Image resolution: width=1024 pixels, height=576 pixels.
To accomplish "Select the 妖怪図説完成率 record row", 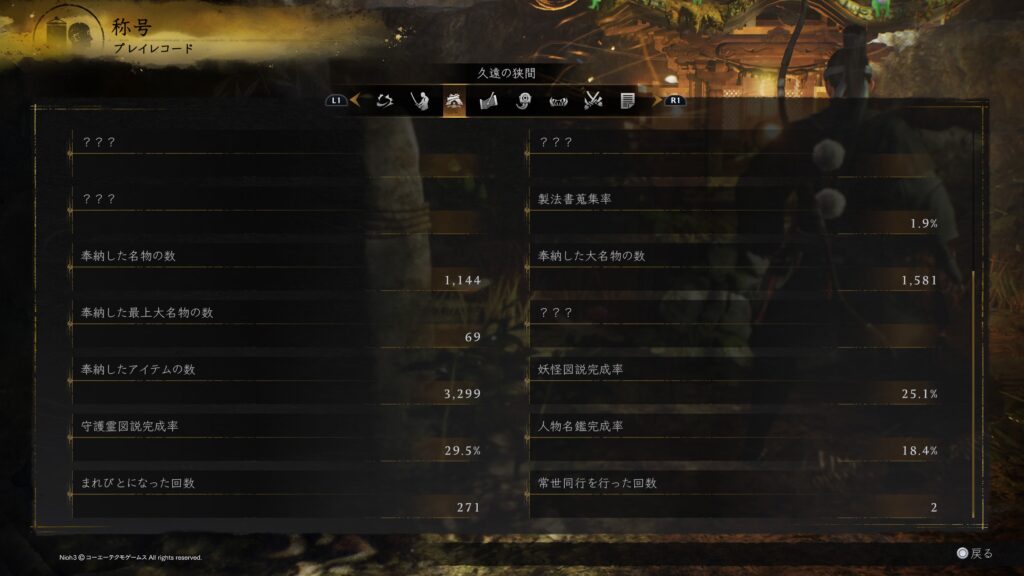I will pos(737,382).
